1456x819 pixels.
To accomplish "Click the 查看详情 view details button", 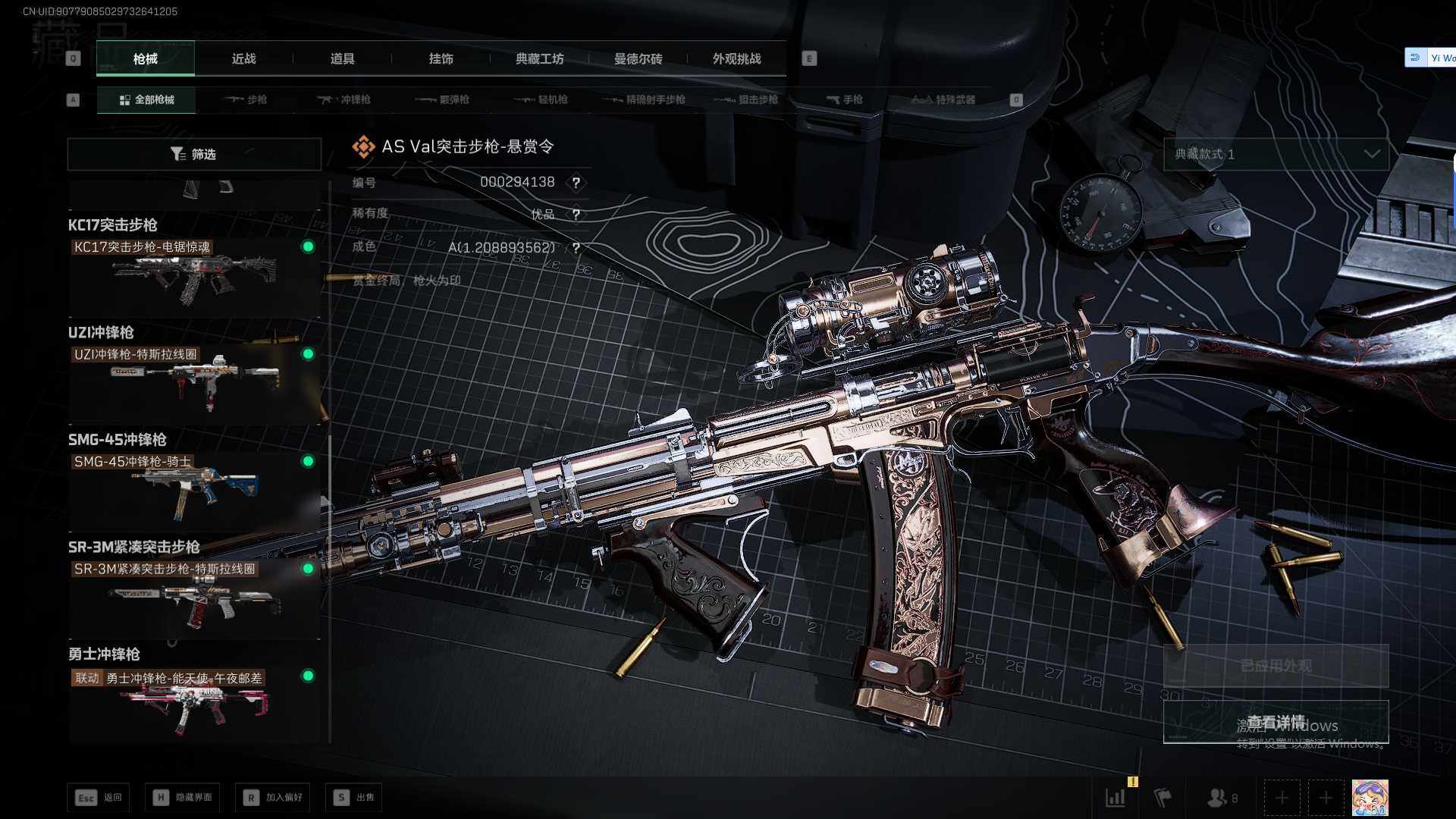I will [1276, 722].
